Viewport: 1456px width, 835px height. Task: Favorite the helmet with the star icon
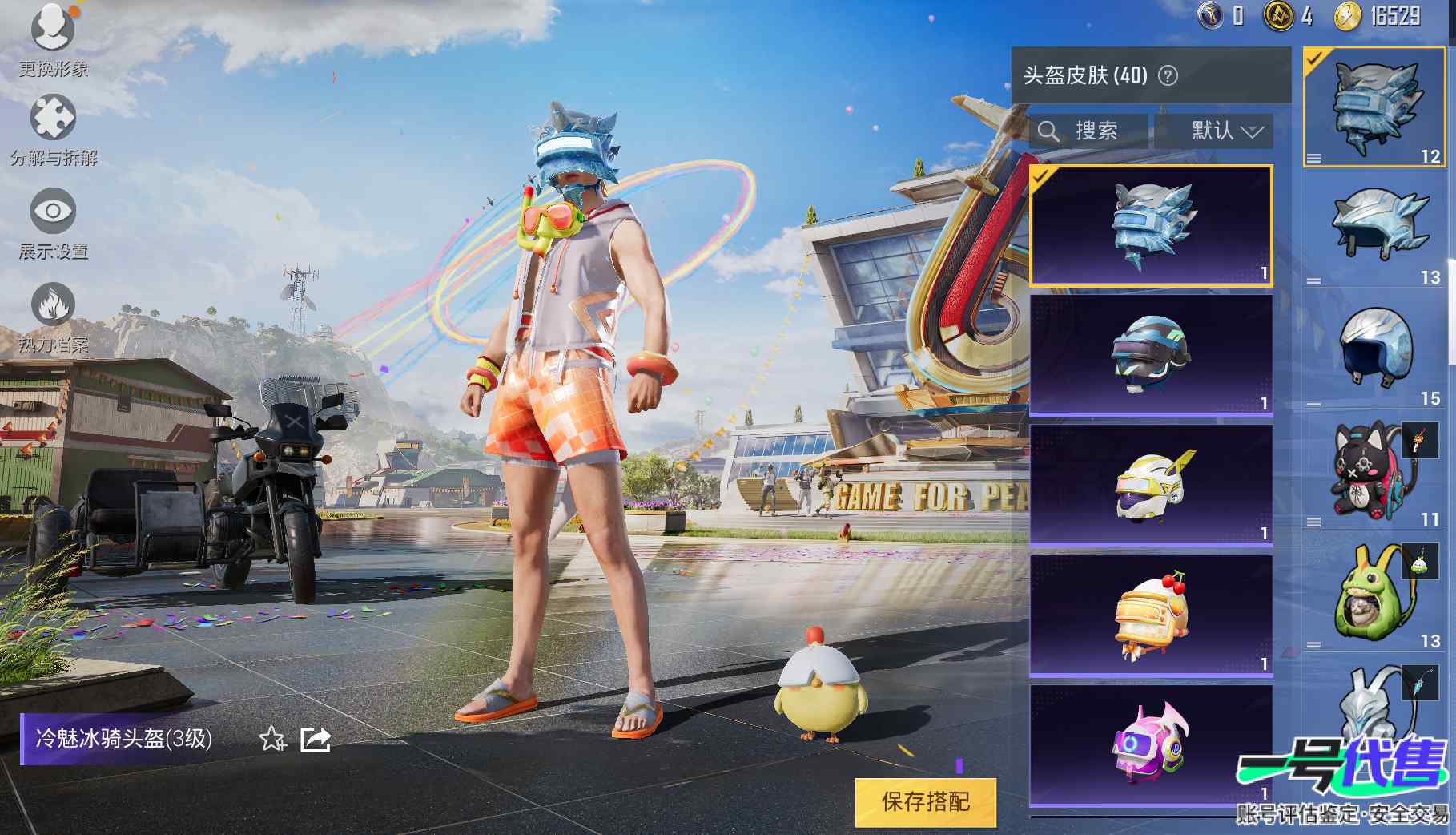[x=272, y=739]
